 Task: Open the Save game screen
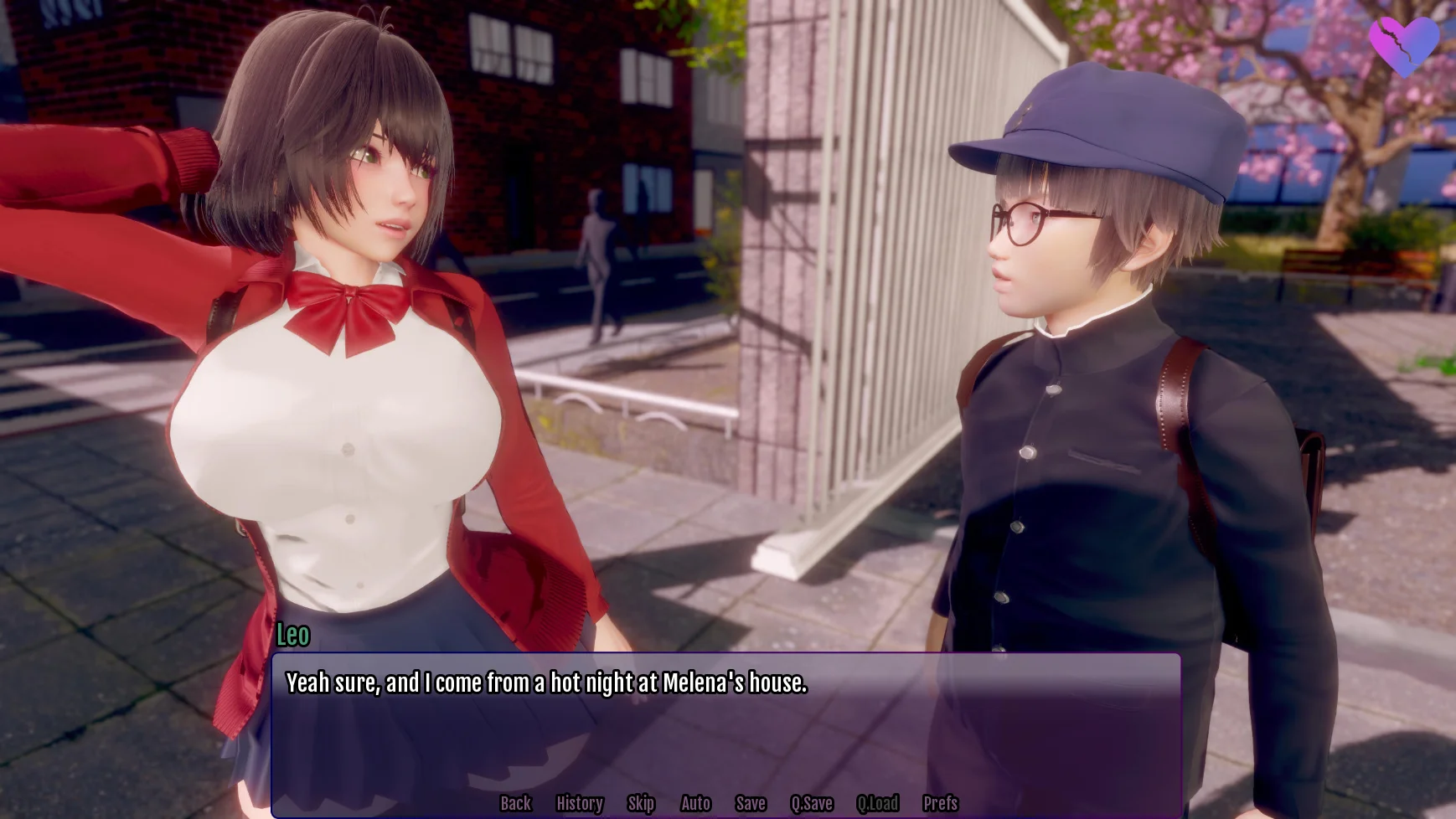click(x=751, y=803)
